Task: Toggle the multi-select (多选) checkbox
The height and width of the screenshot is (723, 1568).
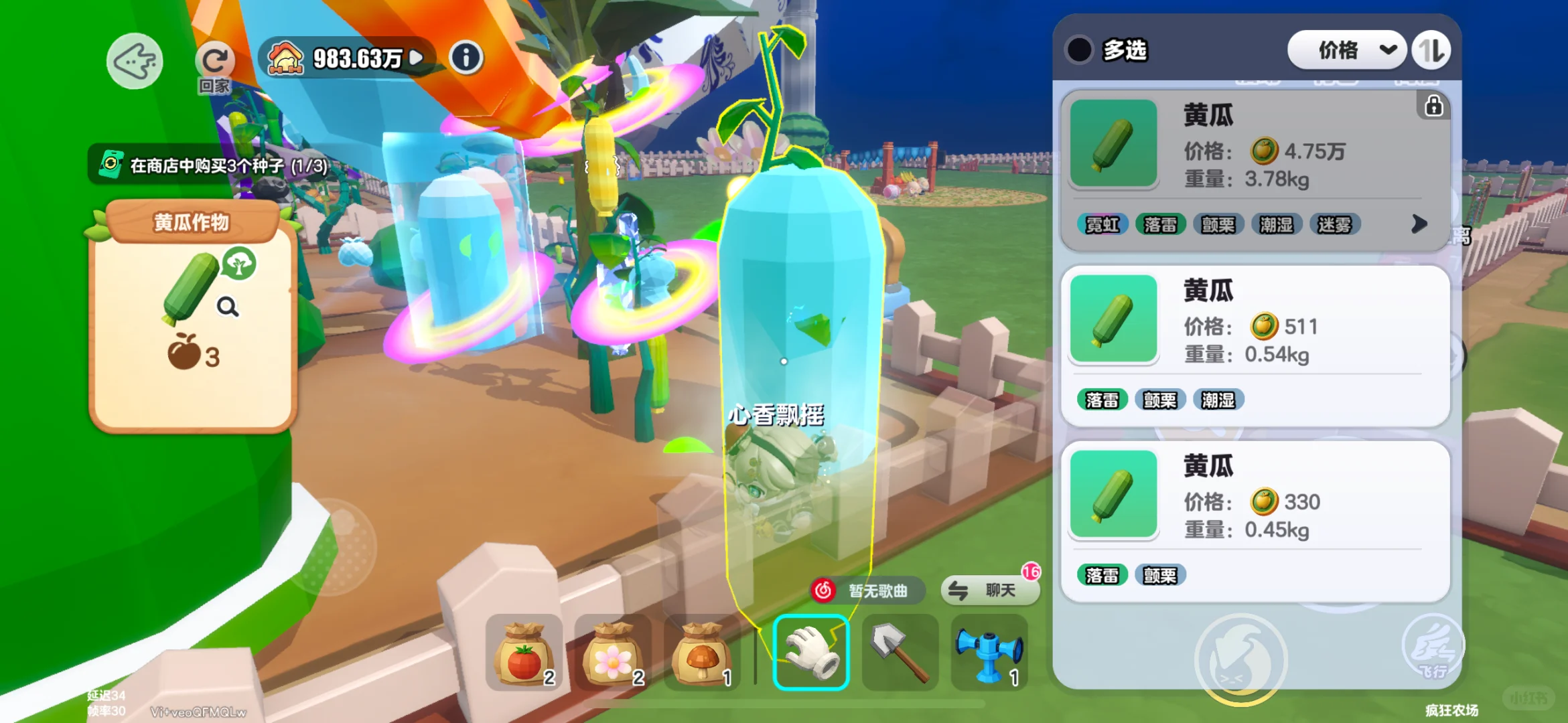Action: pos(1080,50)
